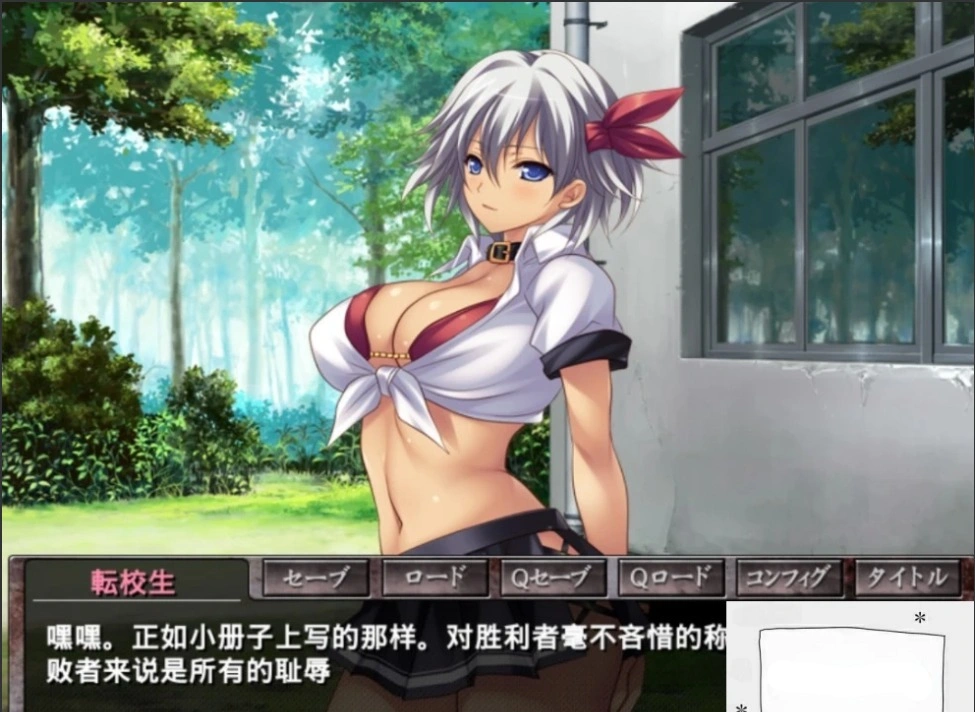
Task: Open the セーブ save menu
Action: click(x=315, y=577)
